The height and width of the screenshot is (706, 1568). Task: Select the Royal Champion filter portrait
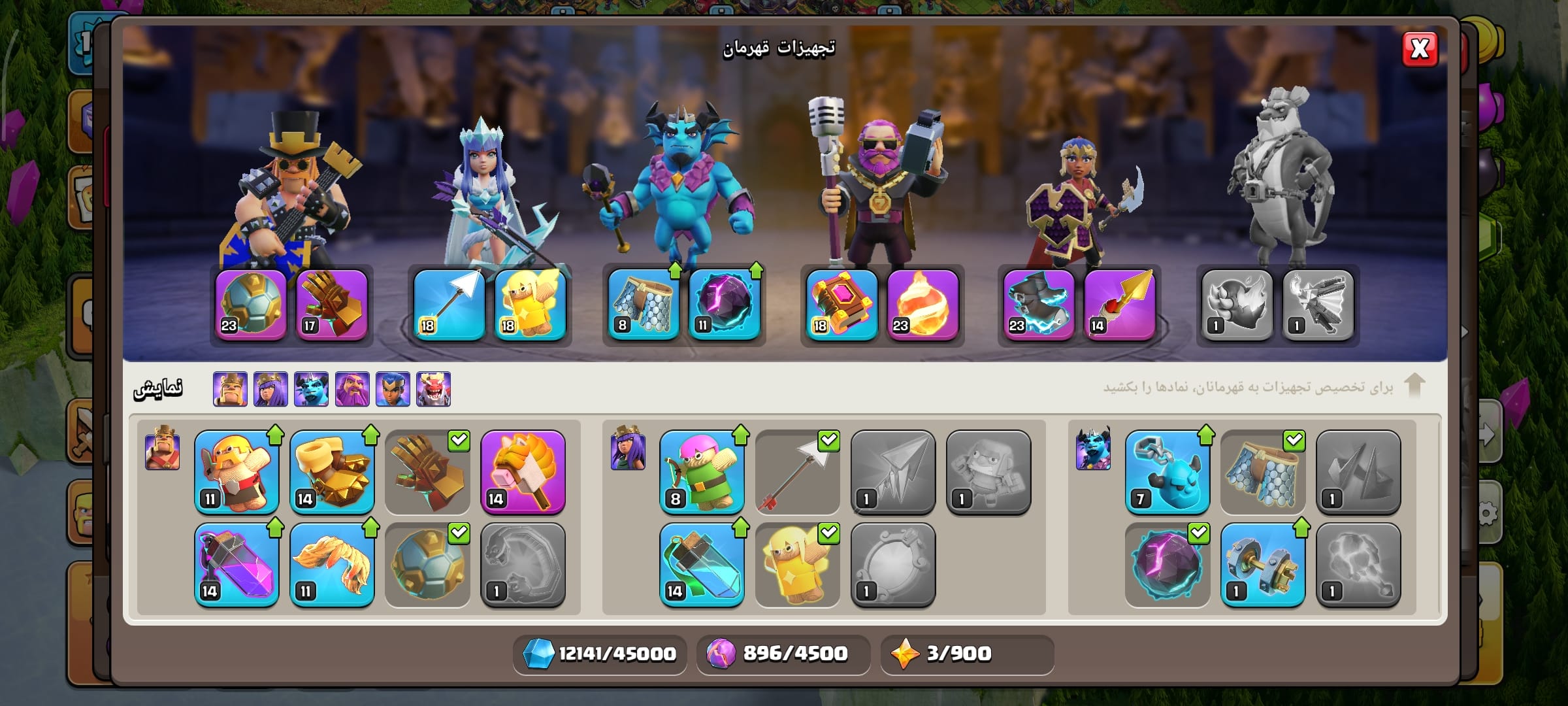click(393, 390)
